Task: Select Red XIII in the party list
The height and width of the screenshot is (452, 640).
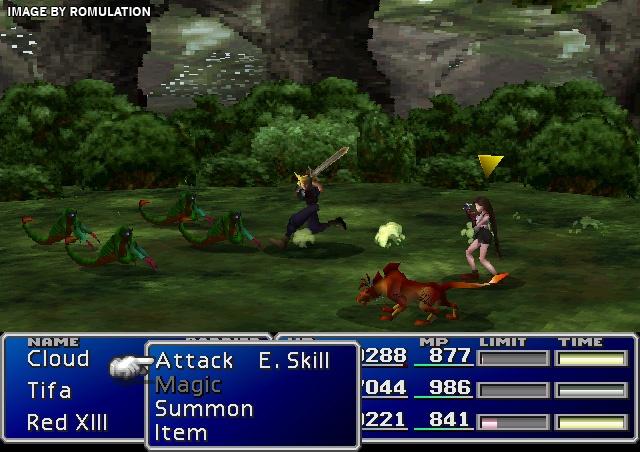Action: [67, 422]
